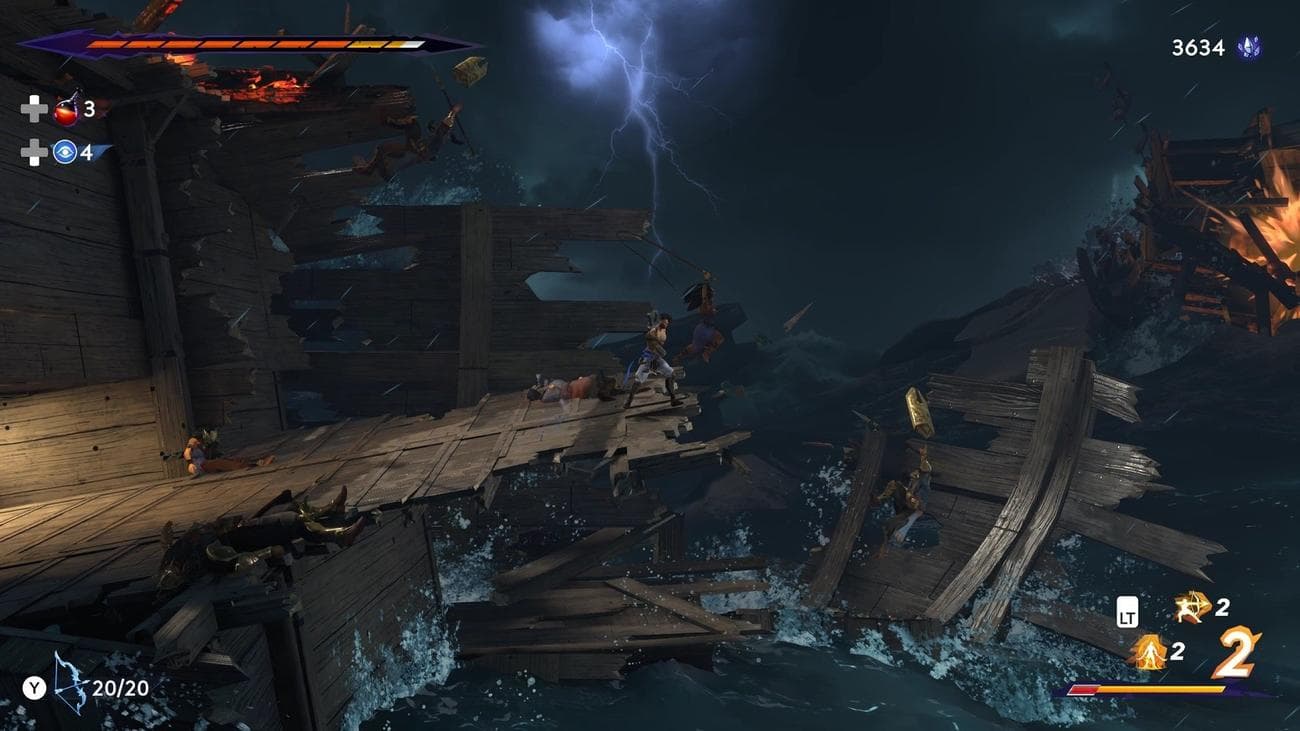Expand the ability counter showing the large 2
1300x731 pixels.
pos(1237,652)
